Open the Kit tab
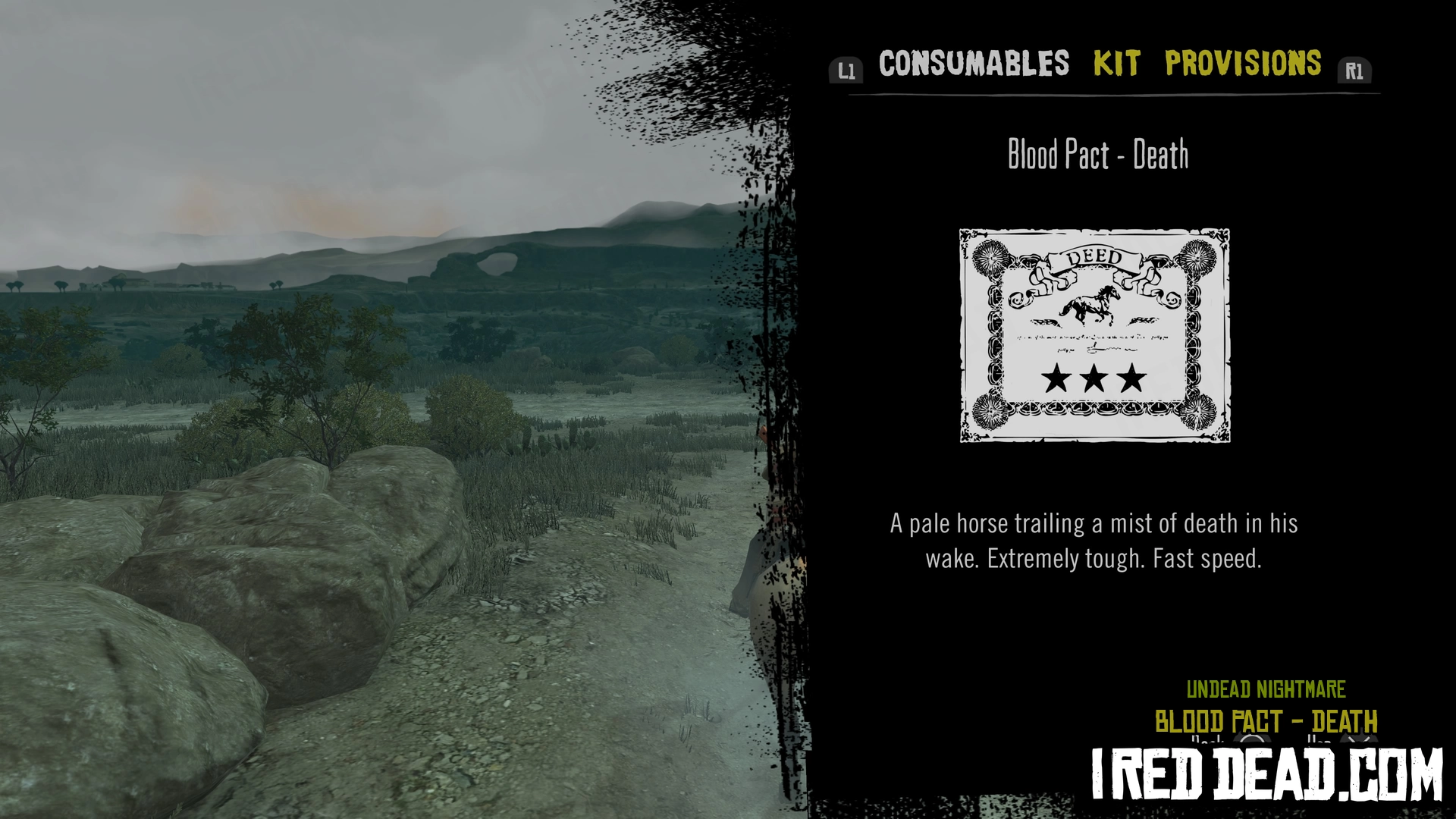Screen dimensions: 1456x819 1116,64
